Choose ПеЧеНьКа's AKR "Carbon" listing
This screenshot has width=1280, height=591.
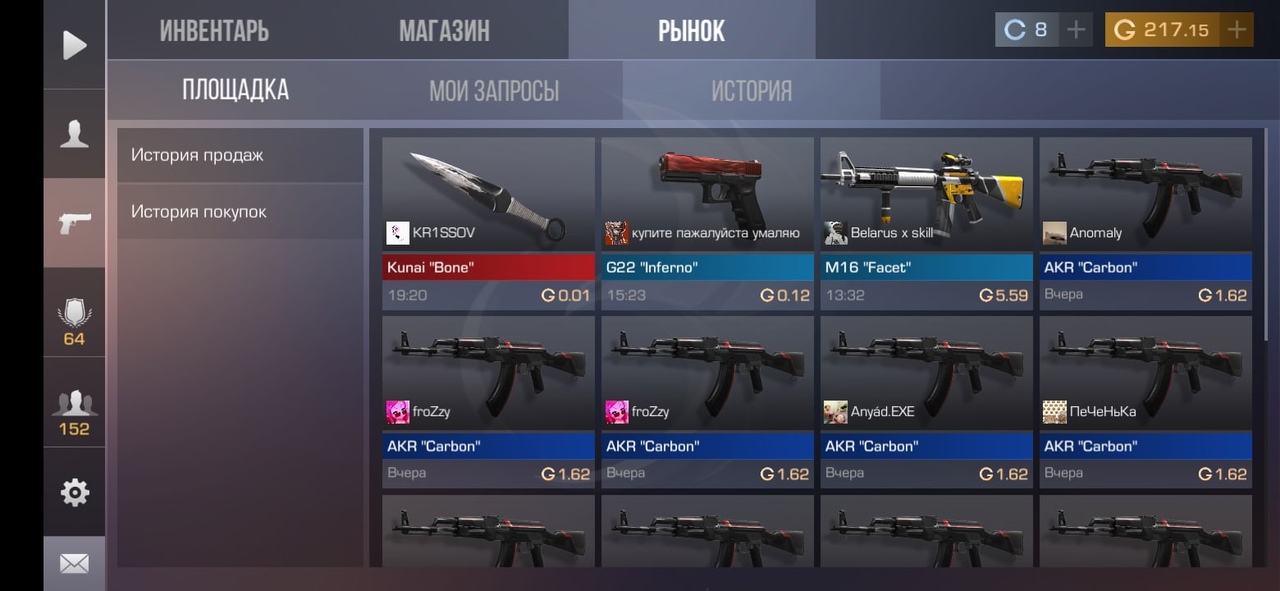coord(1145,401)
